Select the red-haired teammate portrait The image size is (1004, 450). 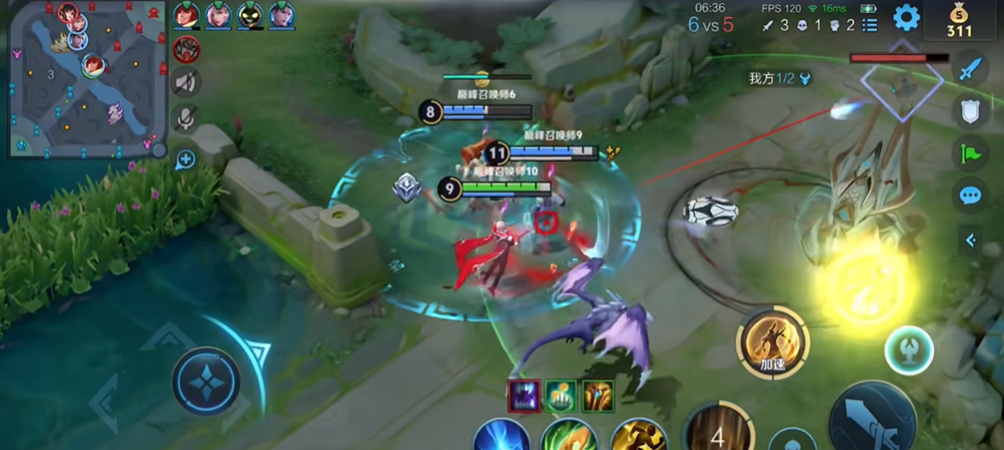coord(186,15)
